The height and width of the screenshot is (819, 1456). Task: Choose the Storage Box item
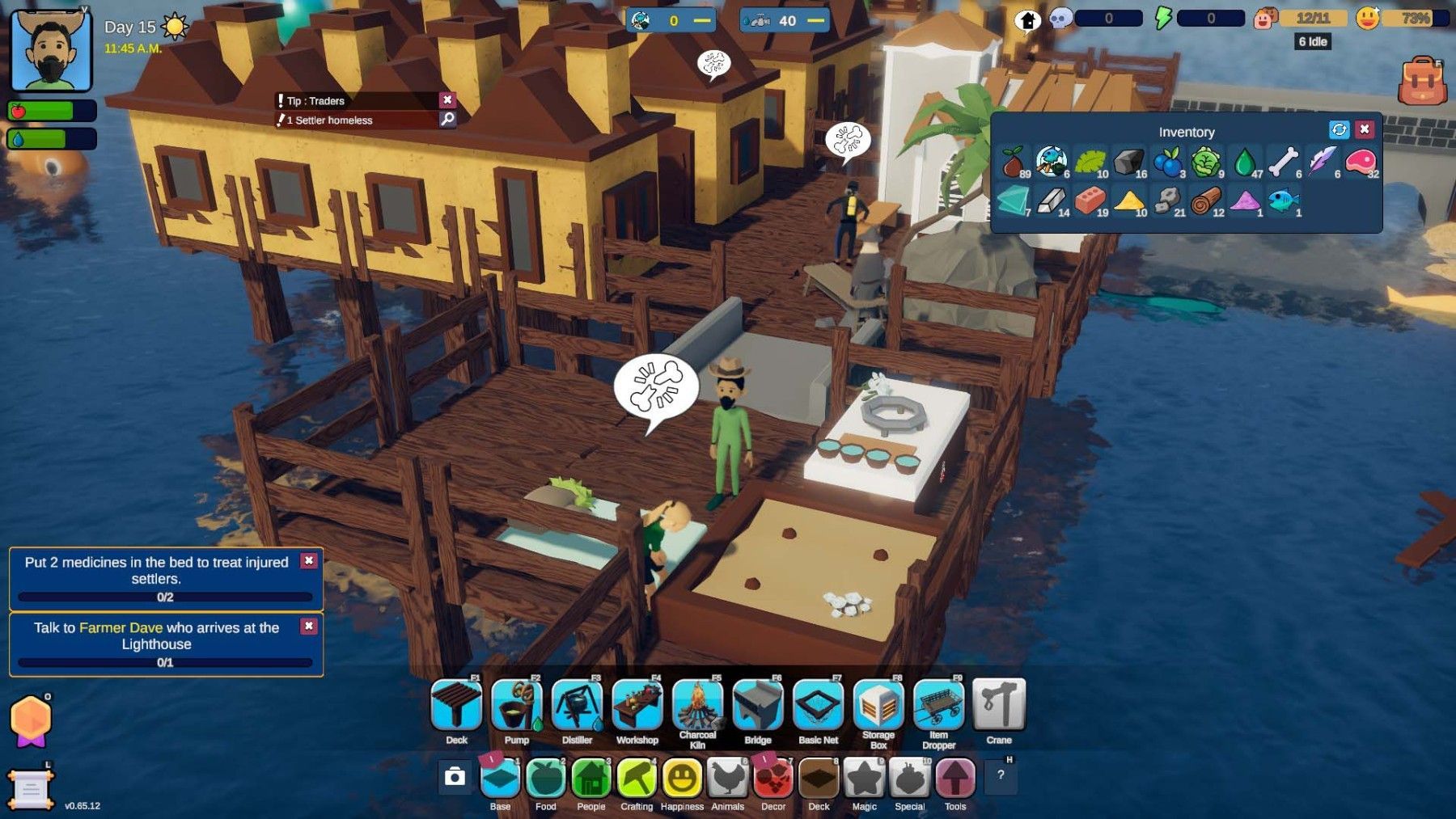[878, 705]
